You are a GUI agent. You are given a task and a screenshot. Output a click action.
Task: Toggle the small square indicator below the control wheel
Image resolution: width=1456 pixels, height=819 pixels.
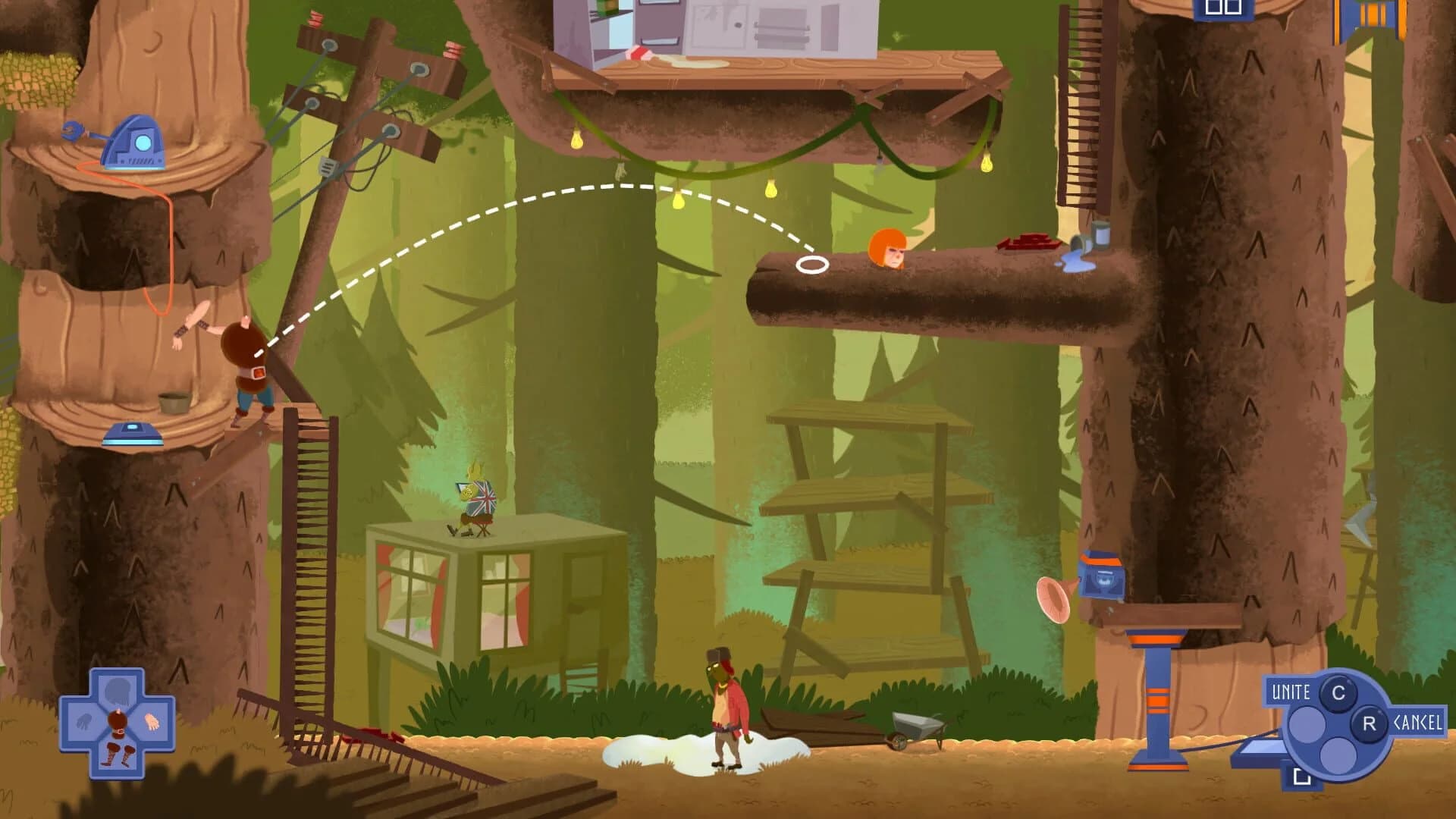point(1302,776)
